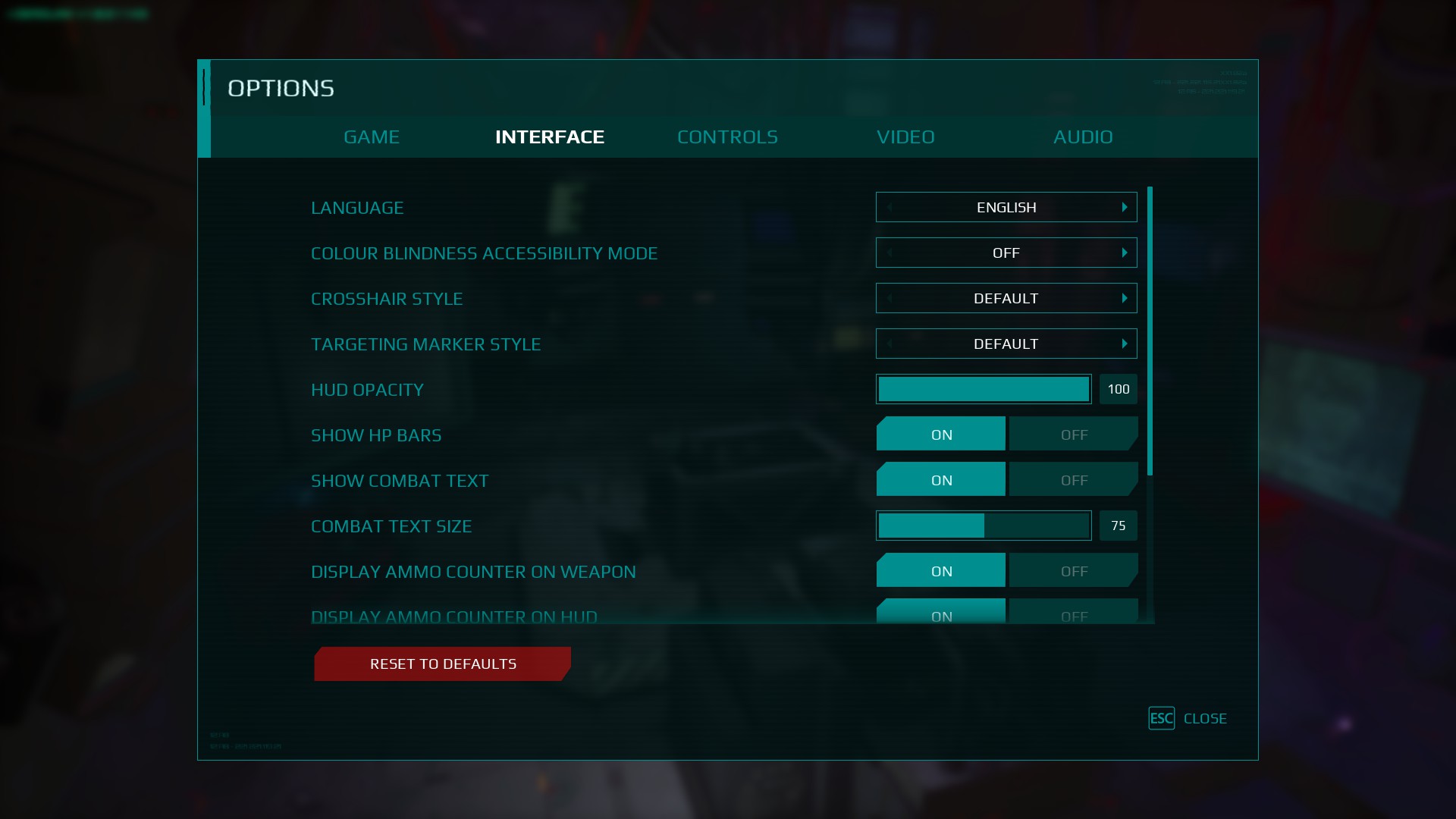Advance Language to the next option
The height and width of the screenshot is (819, 1456).
[x=1125, y=207]
